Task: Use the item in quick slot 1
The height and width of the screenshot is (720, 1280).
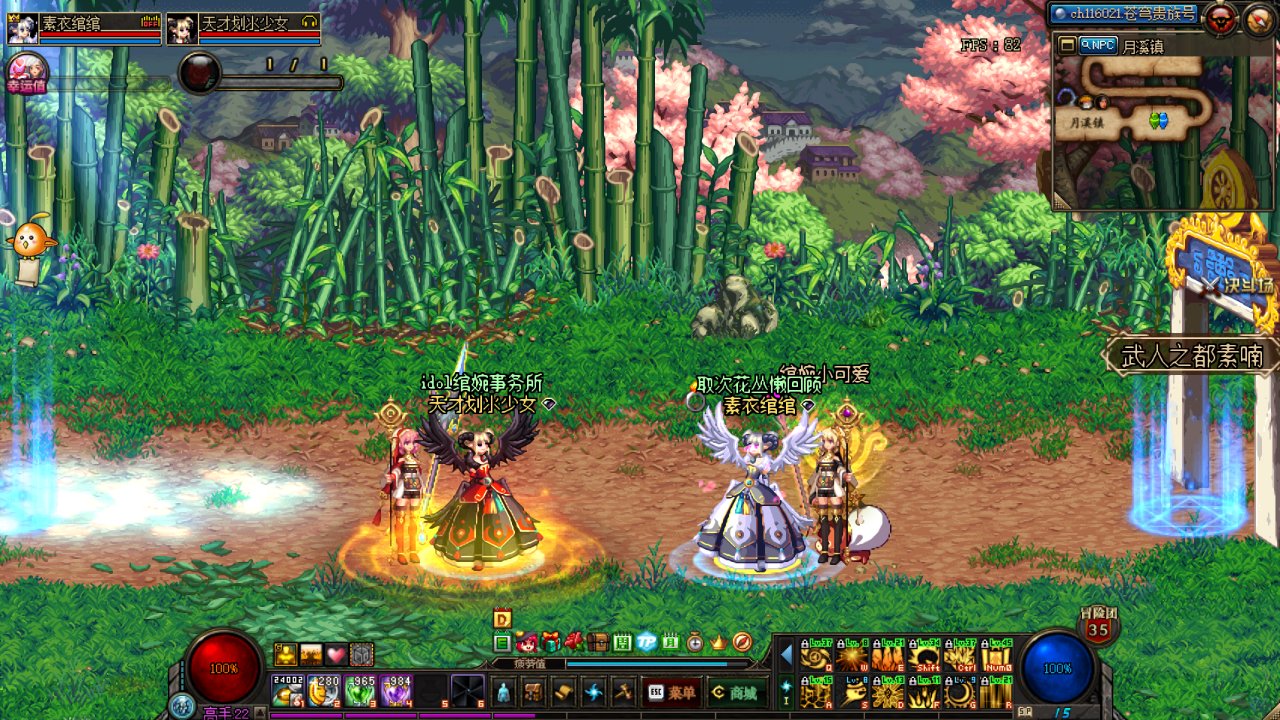Action: (x=289, y=691)
